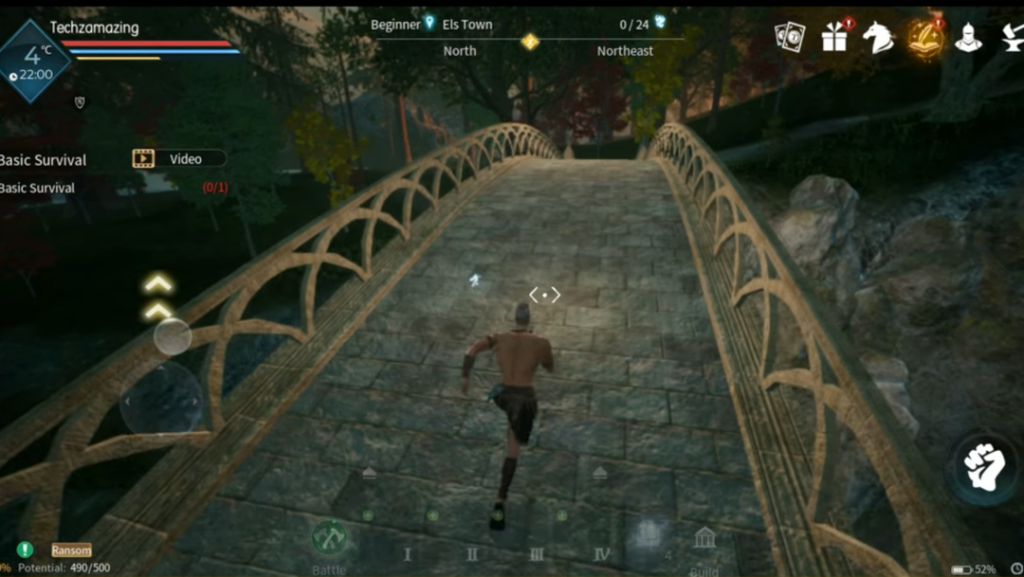Select the Basic Survival quest objective
This screenshot has width=1024, height=577.
[x=40, y=188]
